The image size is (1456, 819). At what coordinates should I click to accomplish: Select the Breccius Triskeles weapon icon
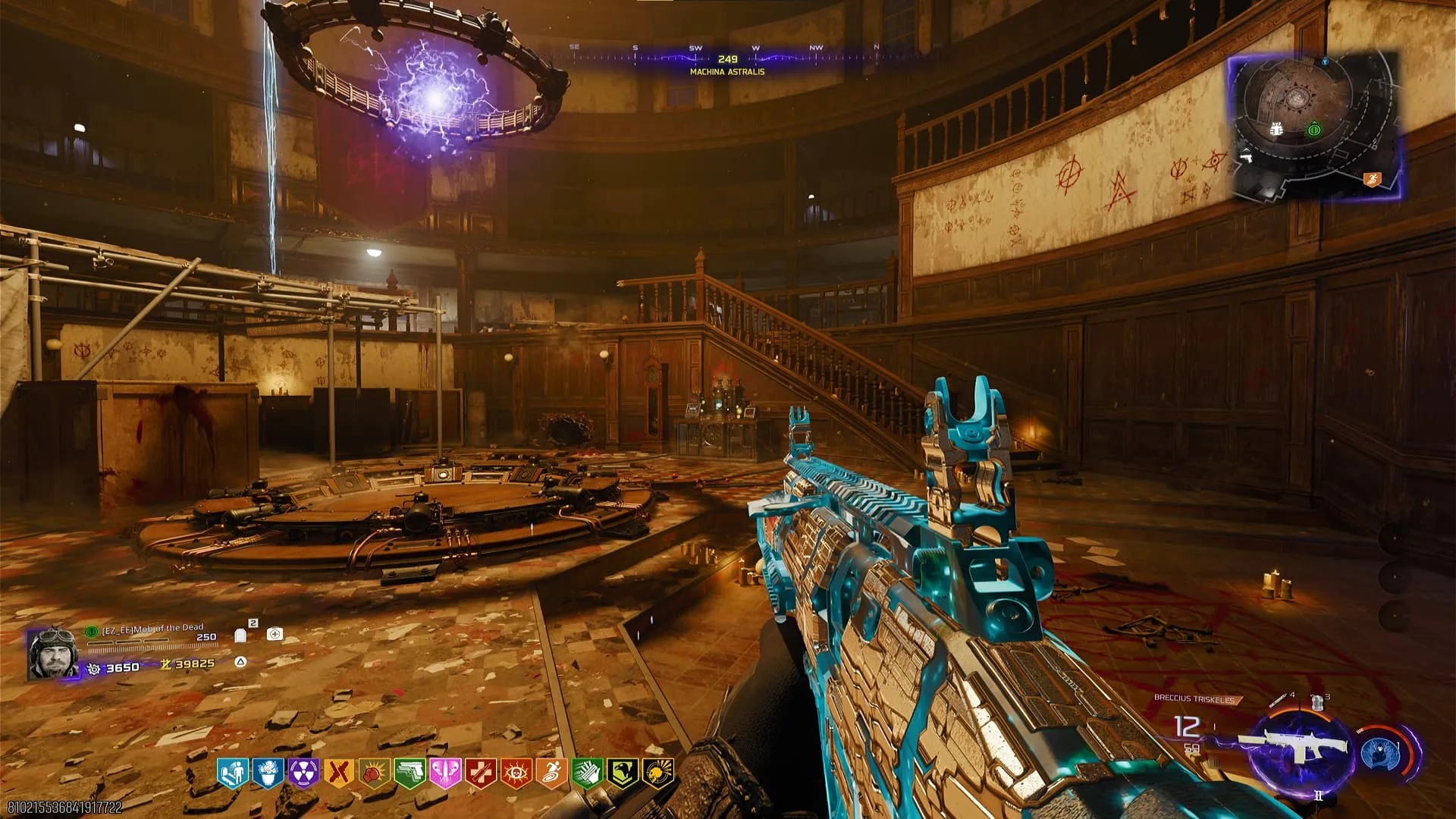point(1298,747)
